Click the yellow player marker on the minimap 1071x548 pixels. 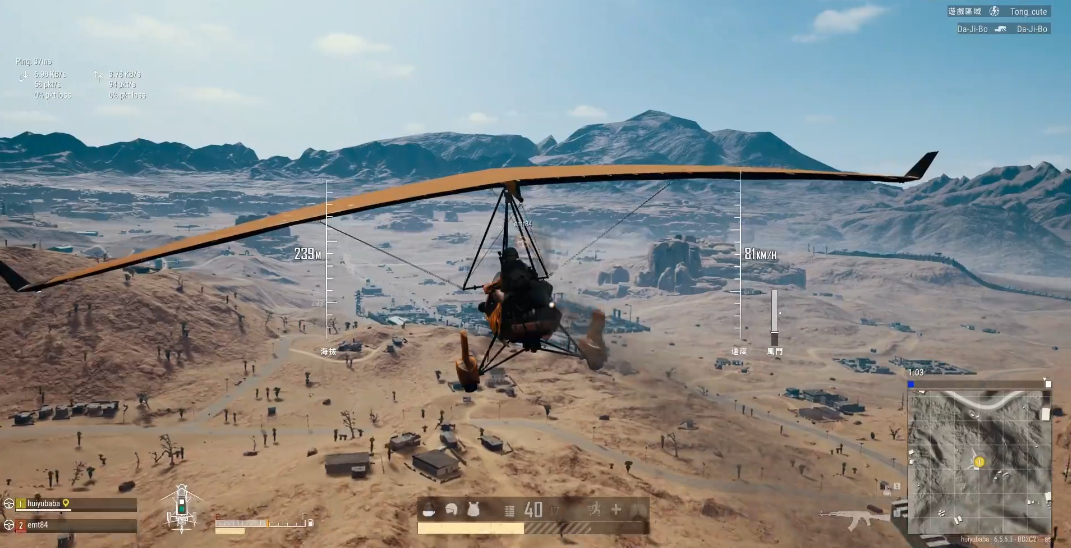pos(979,461)
